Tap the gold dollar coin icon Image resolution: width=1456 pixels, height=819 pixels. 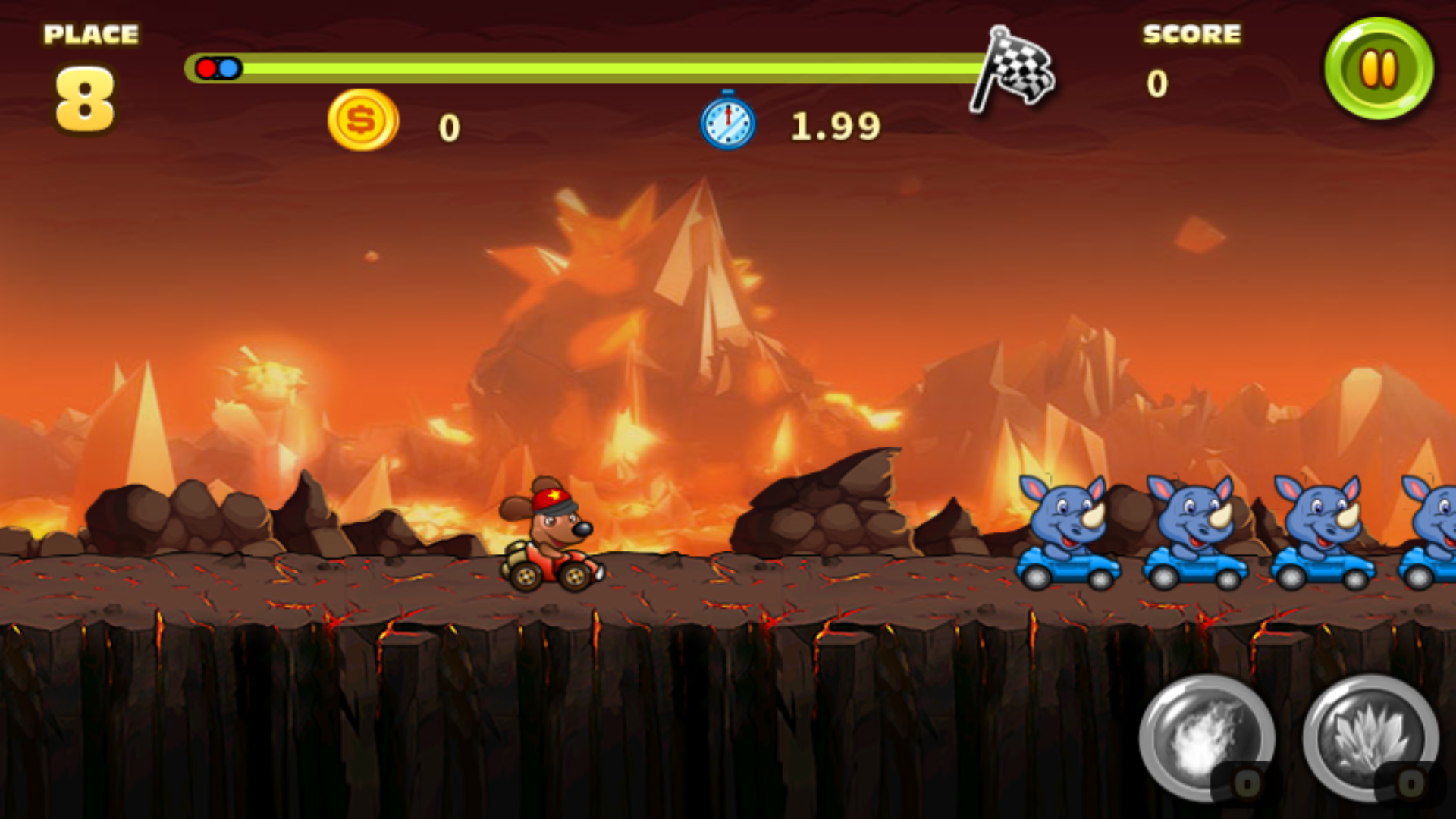coord(364,121)
